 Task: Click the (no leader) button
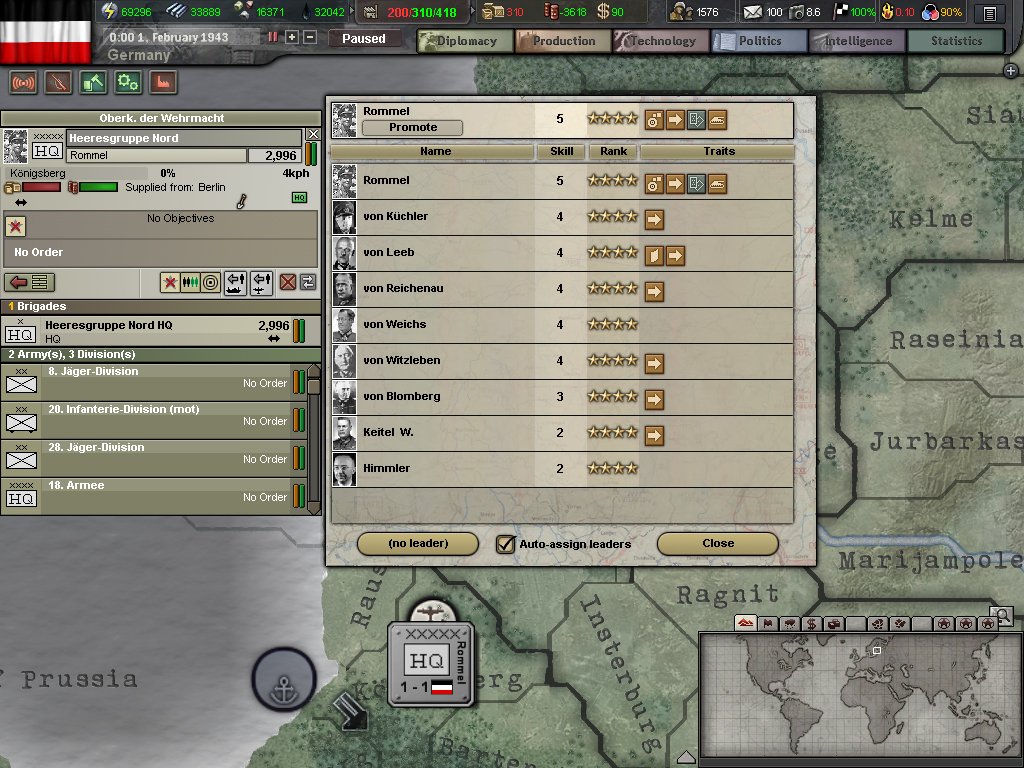418,544
